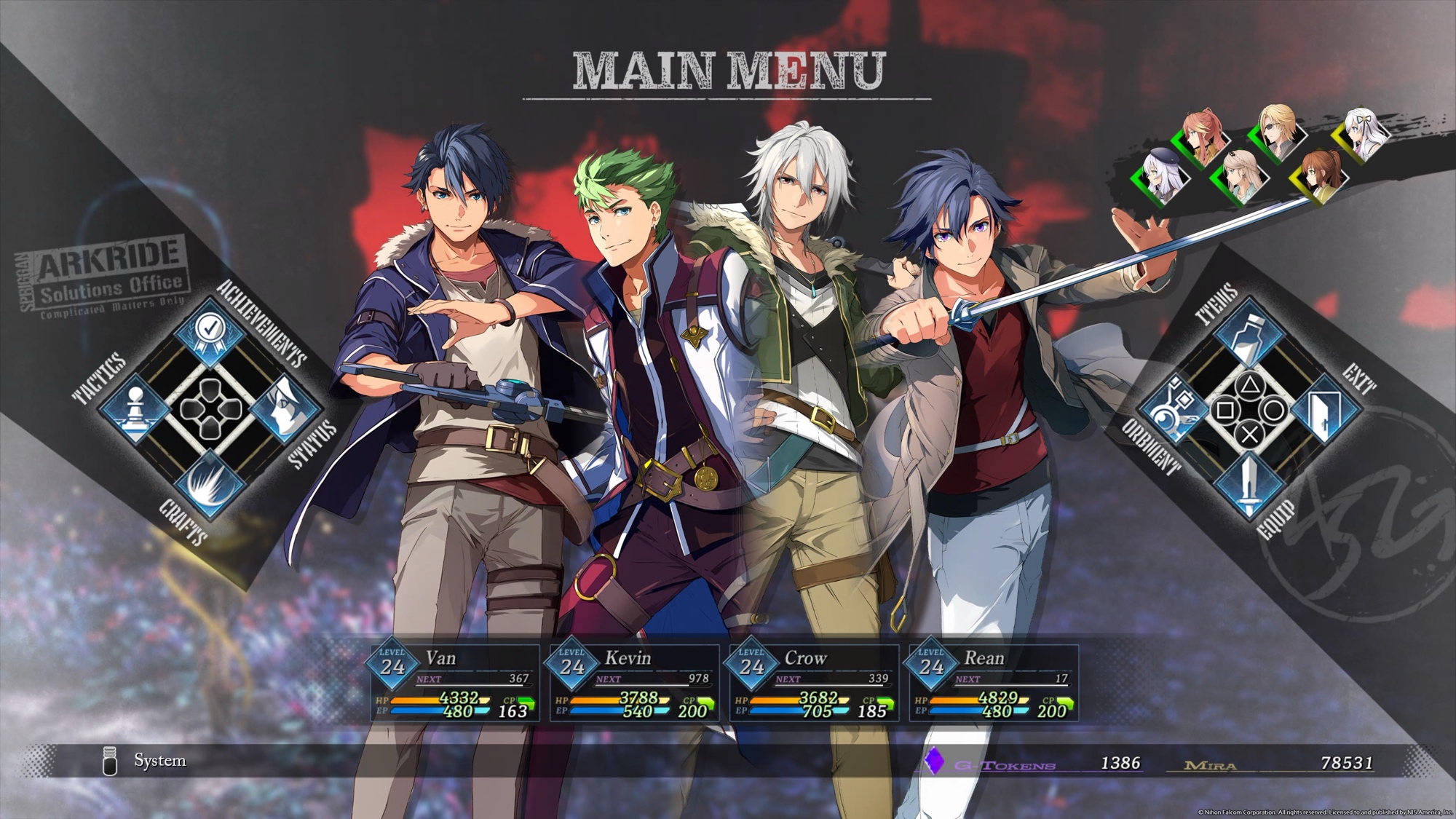Open the System menu

(x=159, y=761)
